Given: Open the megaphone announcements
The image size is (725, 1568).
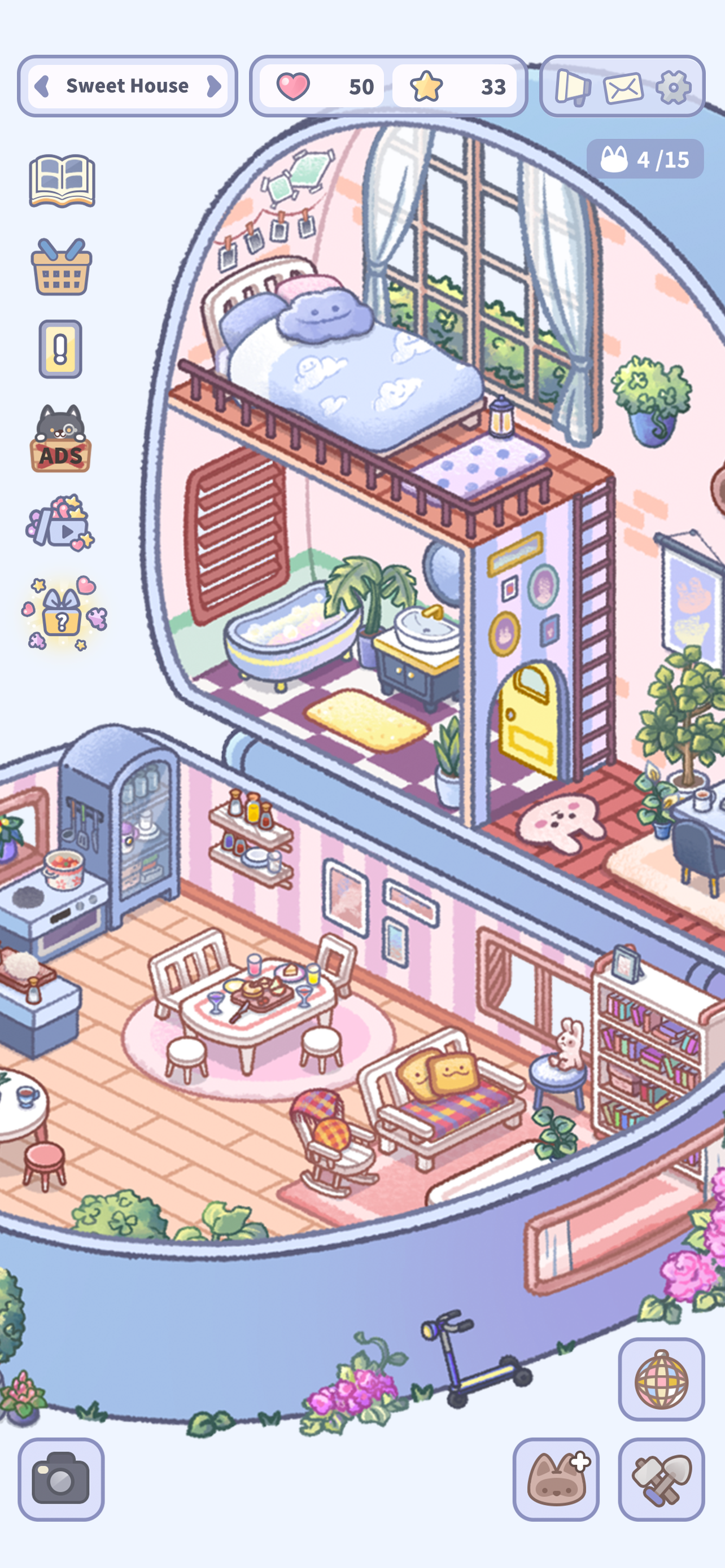Looking at the screenshot, I should click(x=571, y=87).
